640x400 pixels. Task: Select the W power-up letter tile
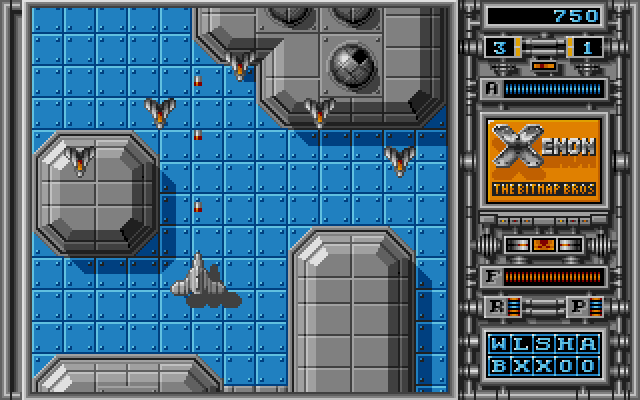pyautogui.click(x=498, y=345)
